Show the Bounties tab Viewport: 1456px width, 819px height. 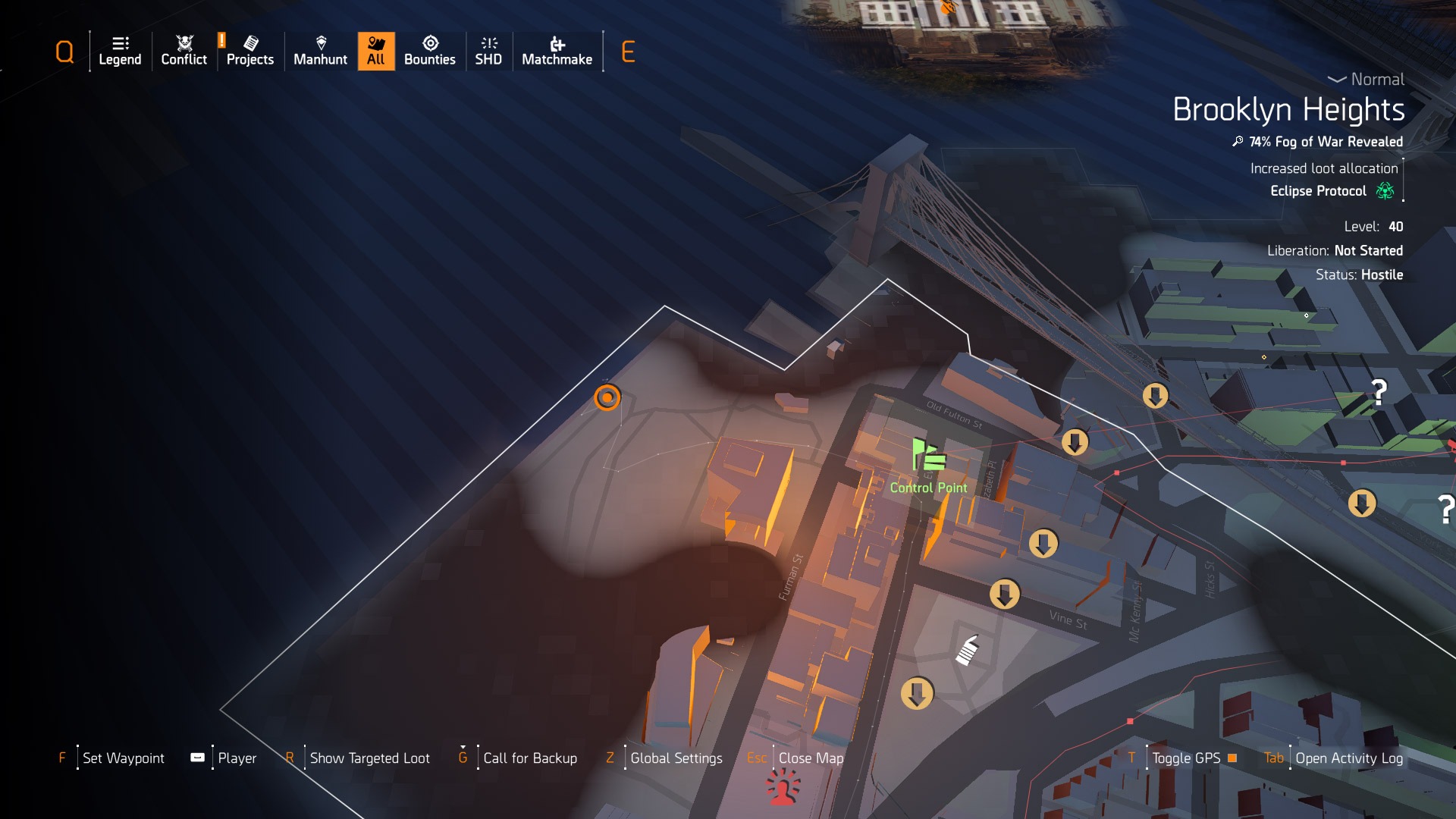[429, 51]
